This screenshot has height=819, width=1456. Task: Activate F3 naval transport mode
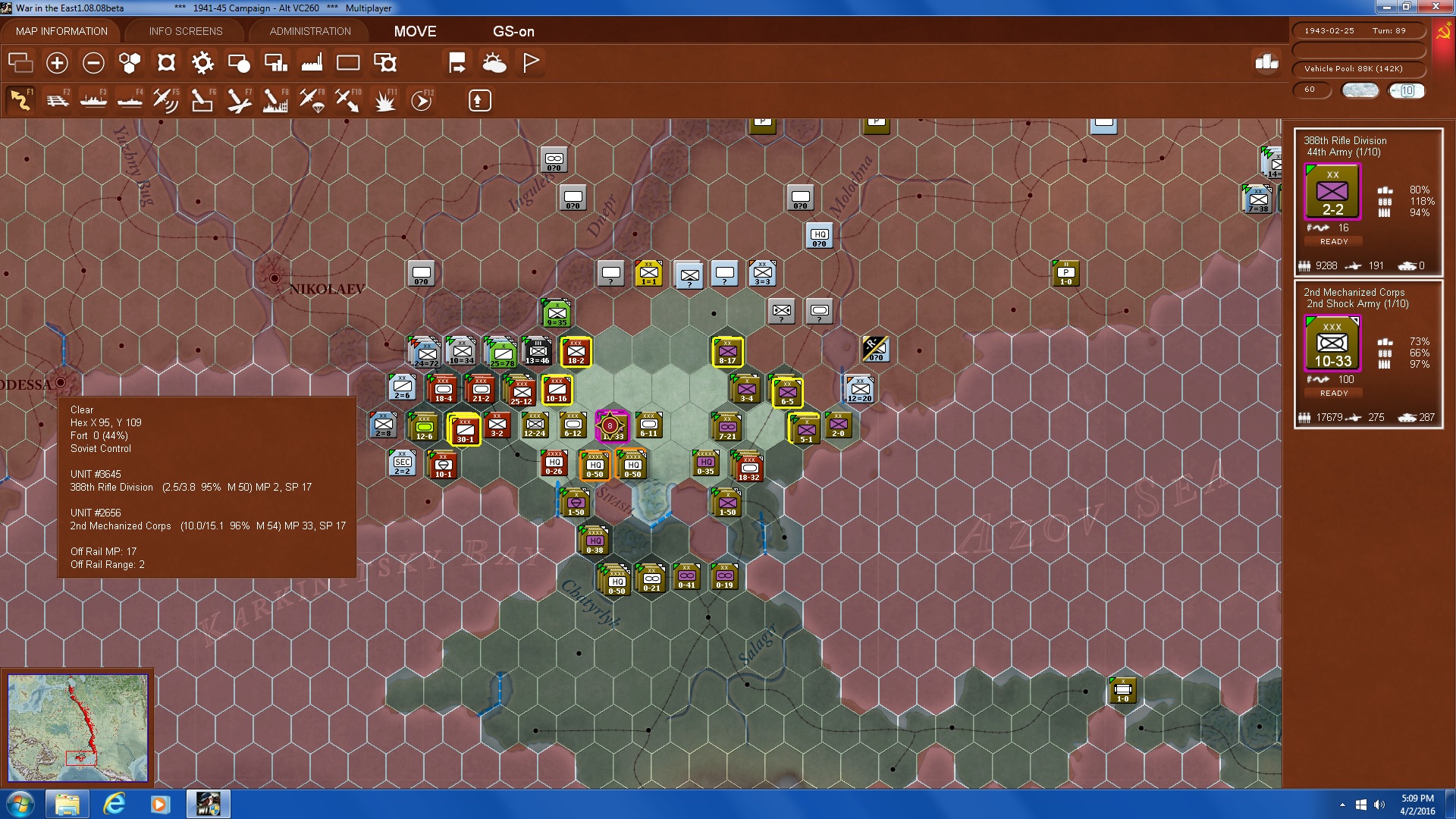point(93,99)
